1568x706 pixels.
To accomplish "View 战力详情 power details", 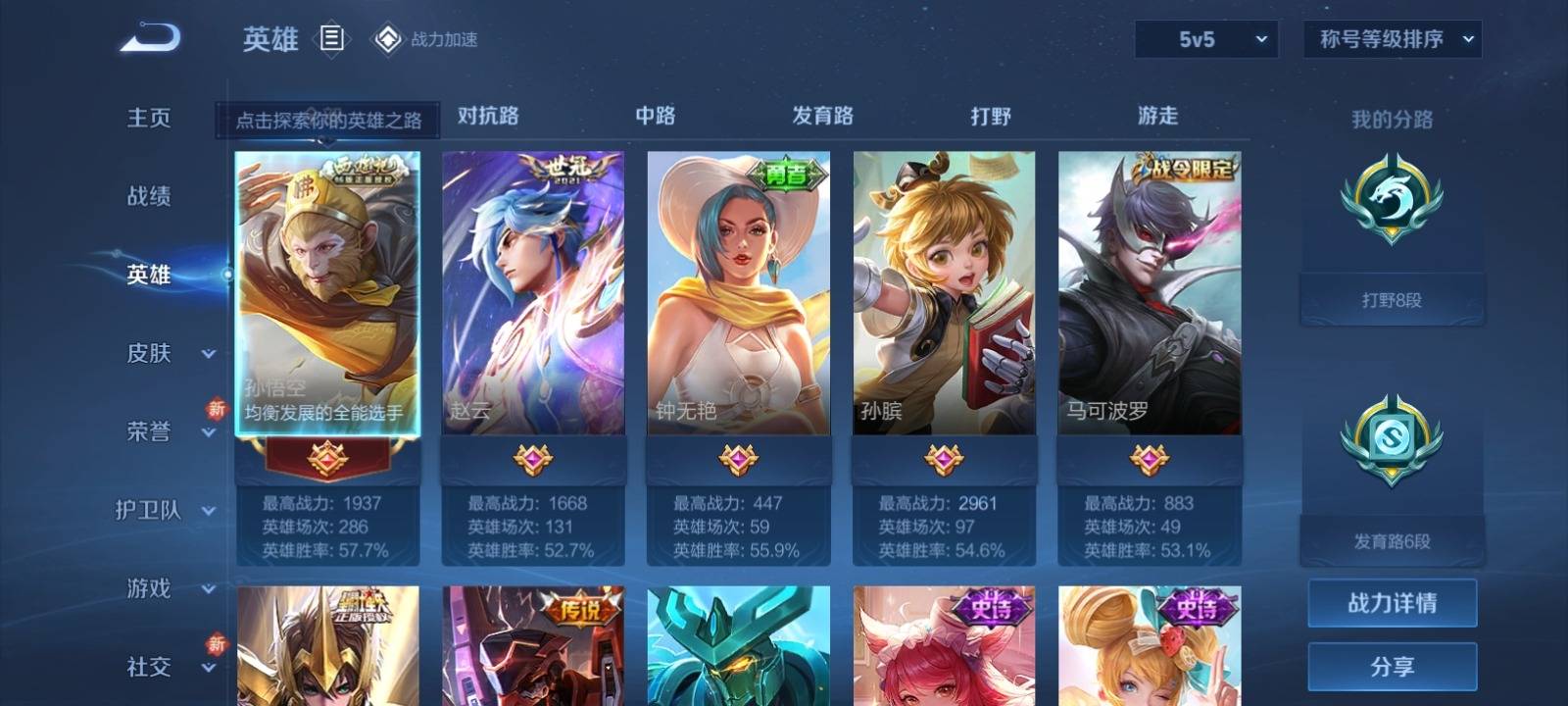I will tap(1392, 603).
